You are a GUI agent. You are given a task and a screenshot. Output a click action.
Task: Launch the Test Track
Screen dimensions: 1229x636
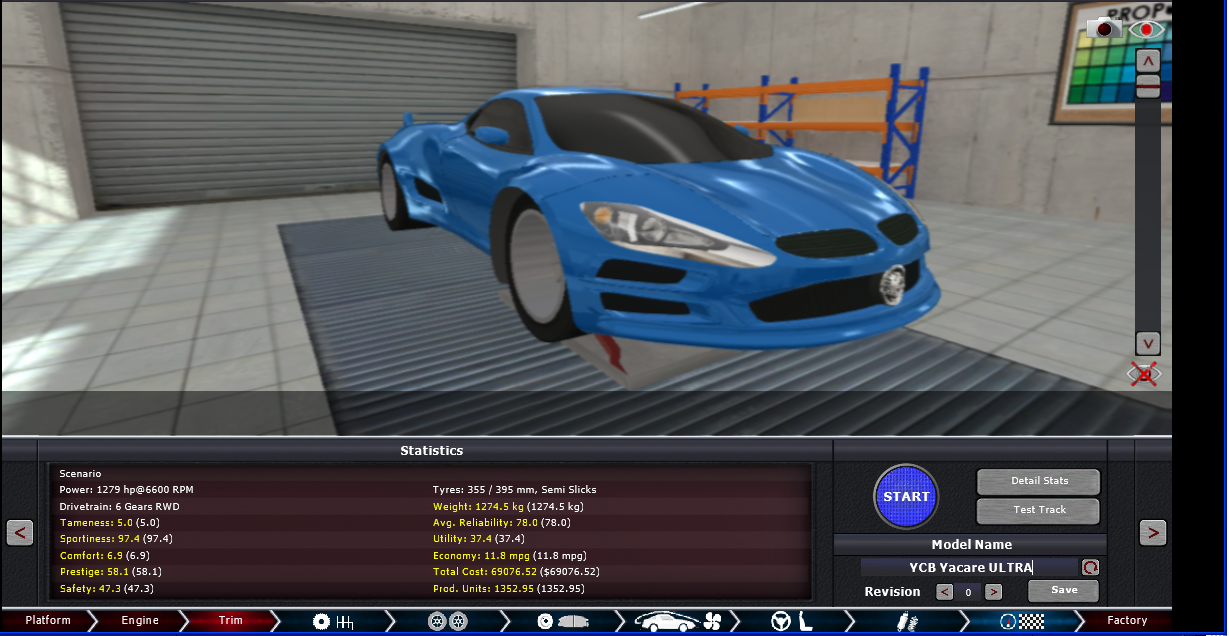click(1038, 510)
